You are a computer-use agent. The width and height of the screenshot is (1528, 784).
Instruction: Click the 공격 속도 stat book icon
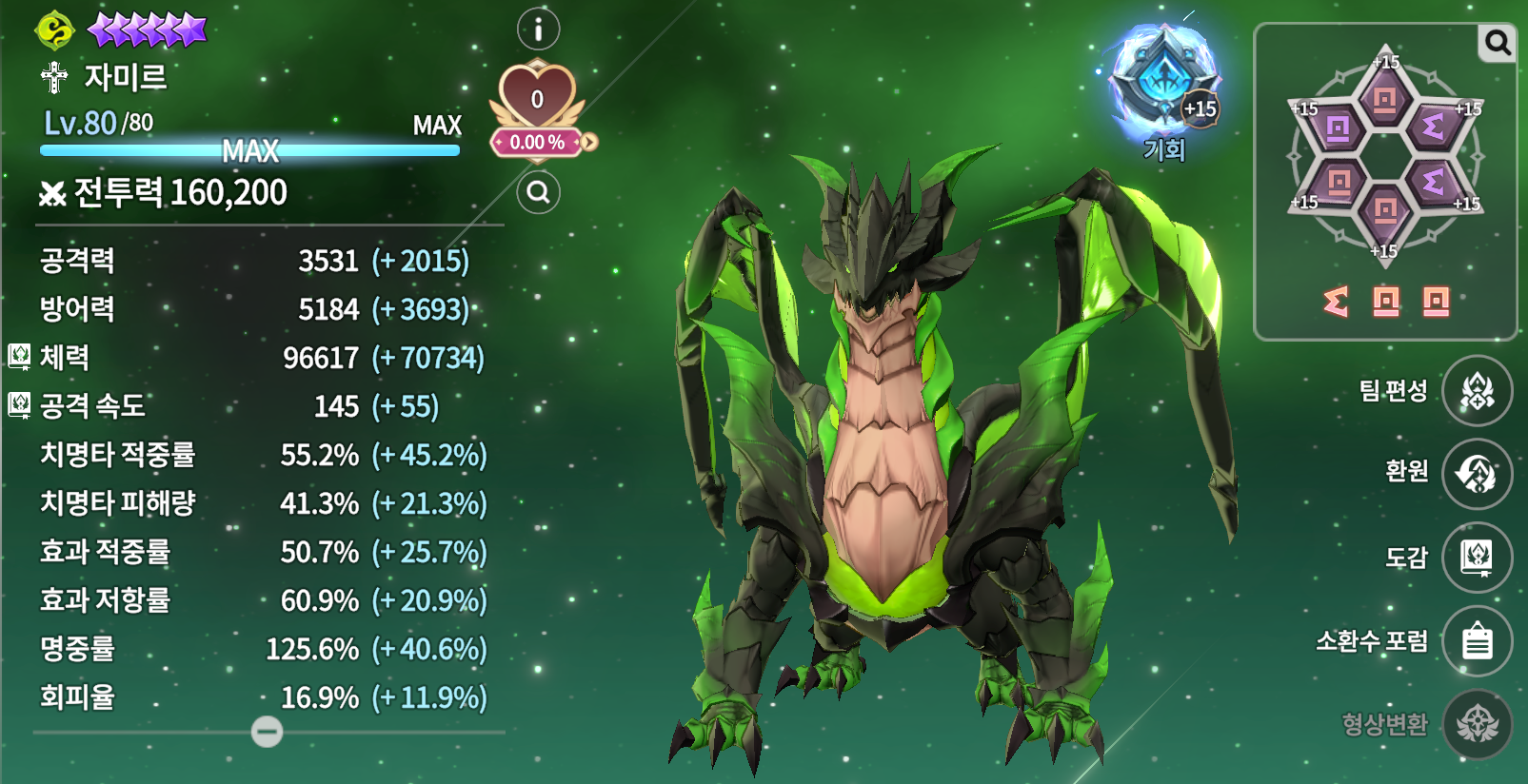(x=19, y=405)
